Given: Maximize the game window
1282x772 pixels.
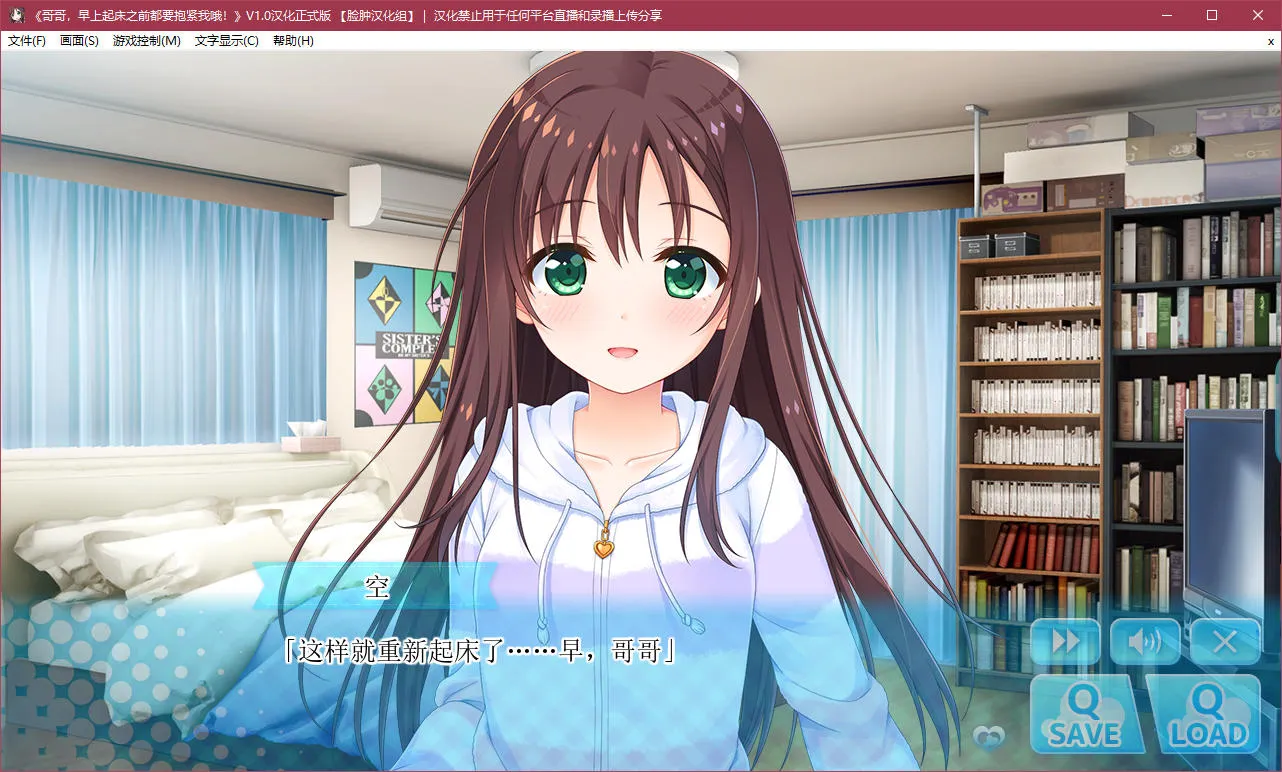Looking at the screenshot, I should (x=1212, y=15).
